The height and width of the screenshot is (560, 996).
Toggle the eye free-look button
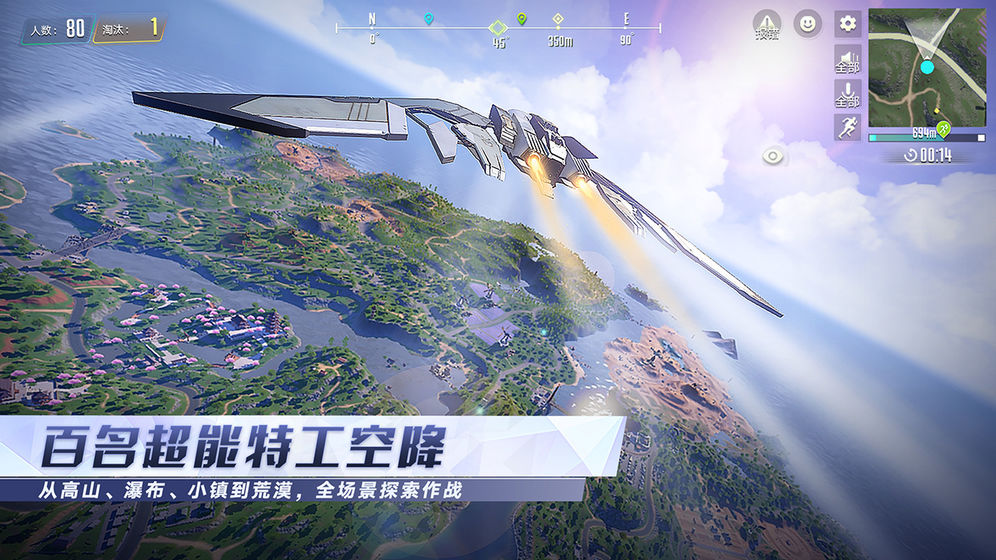point(773,156)
